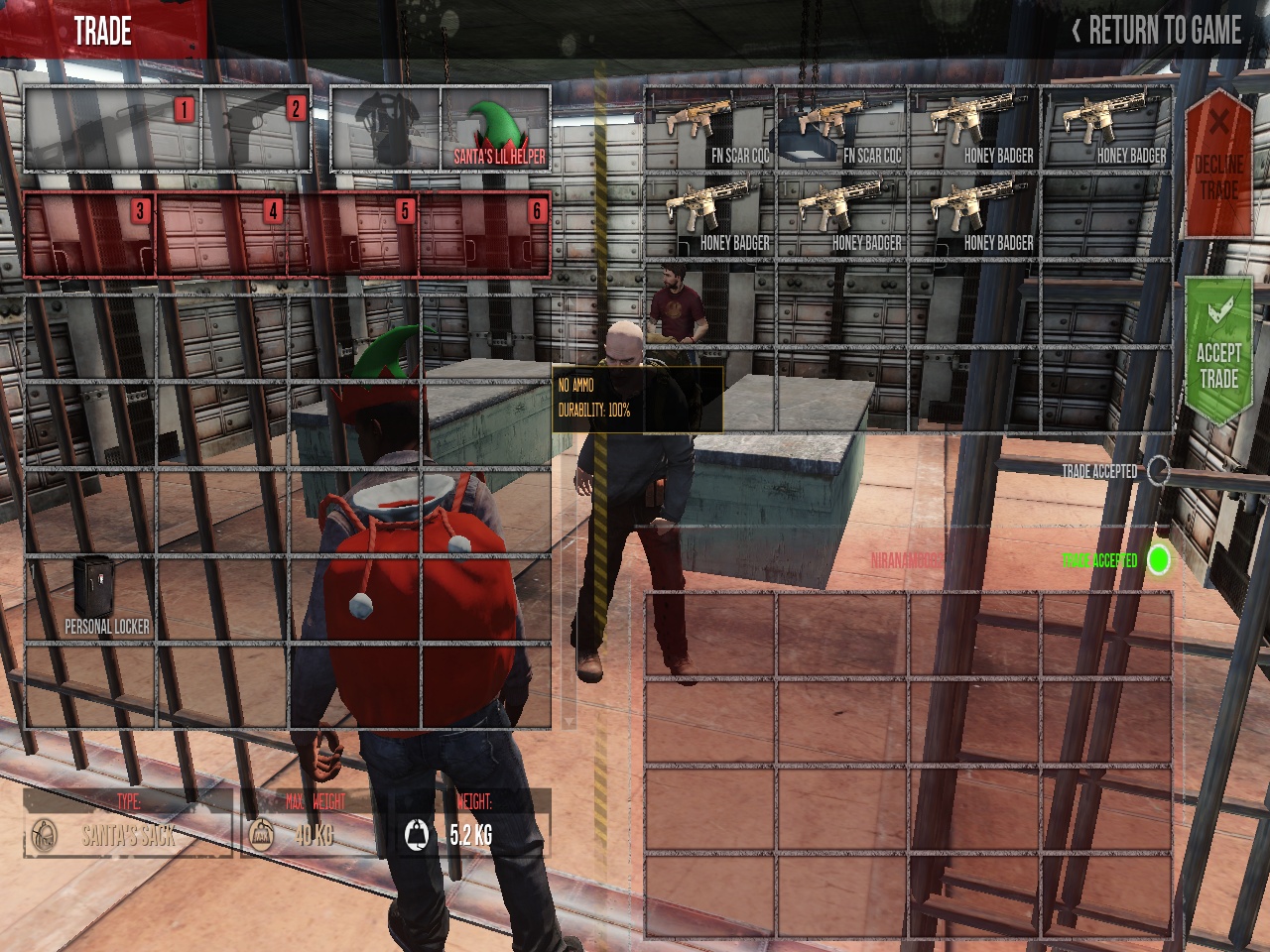The height and width of the screenshot is (952, 1270).
Task: Click Return to Game
Action: pos(1156,31)
